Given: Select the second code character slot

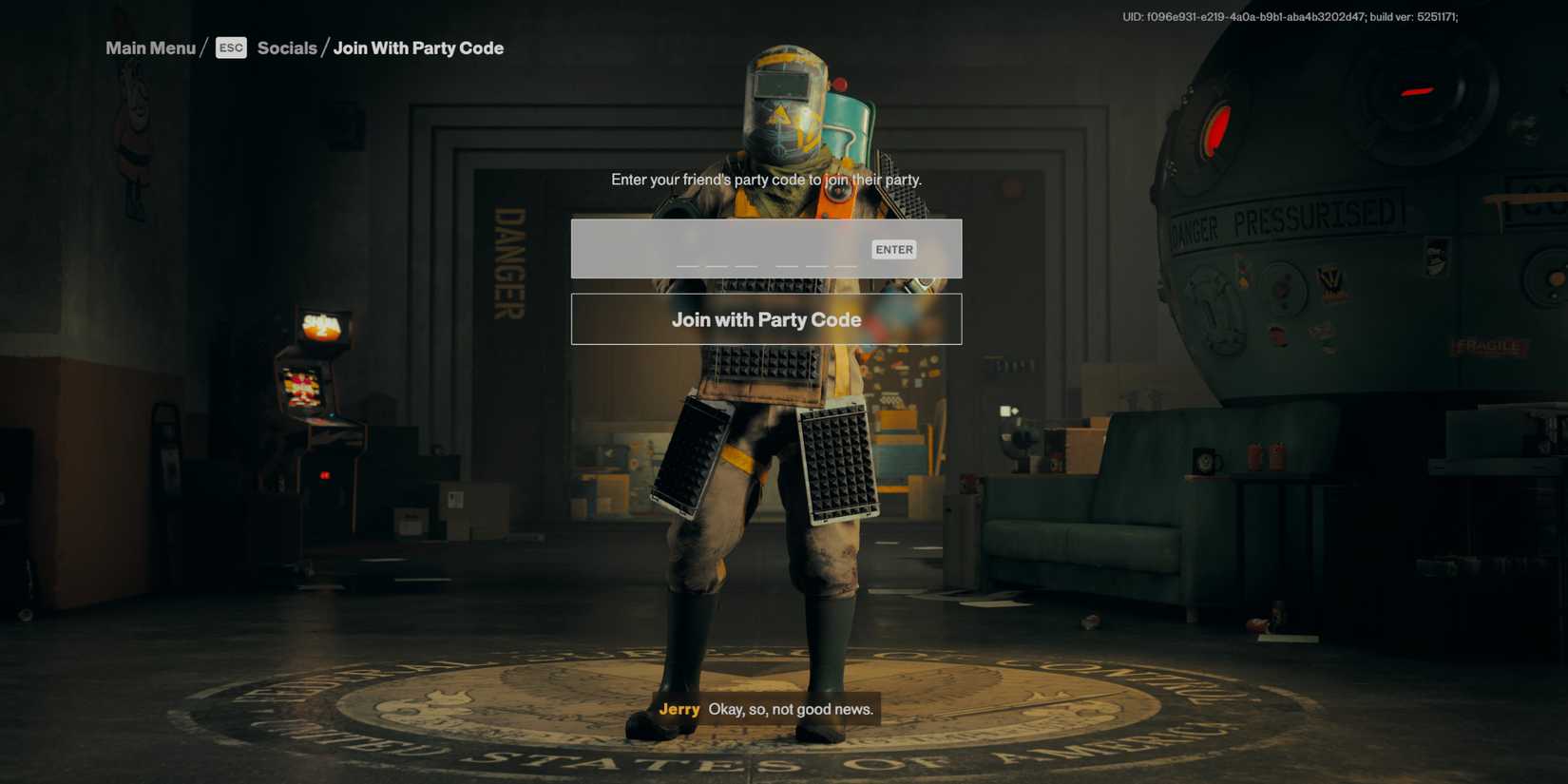Looking at the screenshot, I should [x=717, y=264].
